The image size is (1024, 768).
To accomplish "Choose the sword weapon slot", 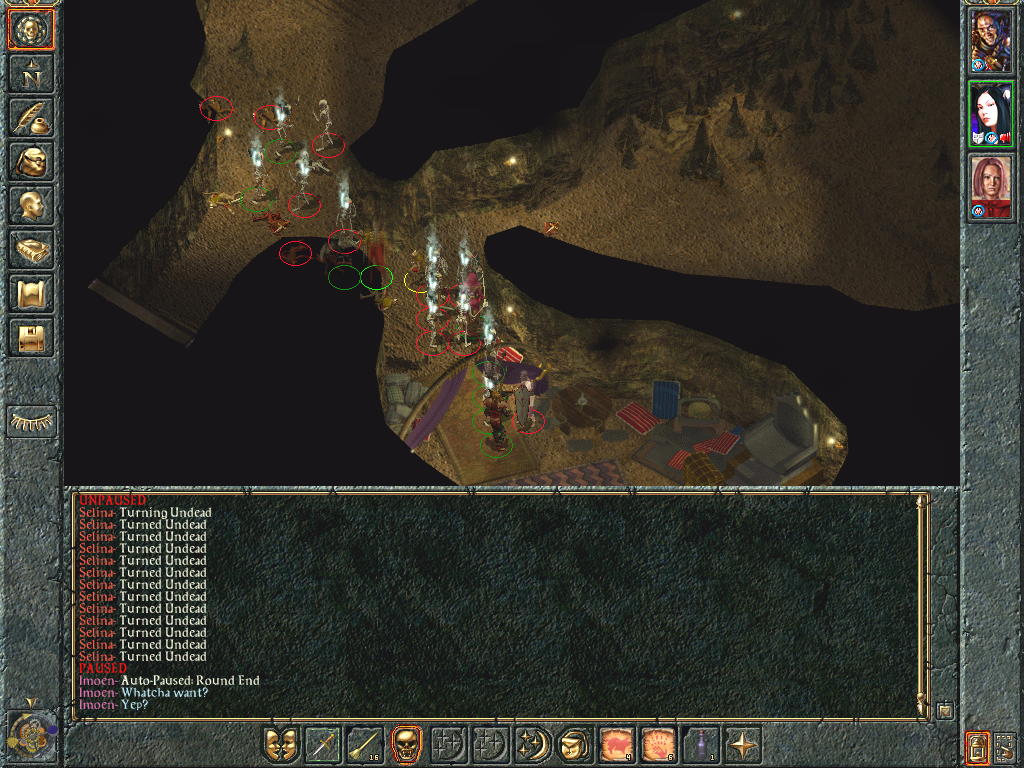I will point(323,745).
